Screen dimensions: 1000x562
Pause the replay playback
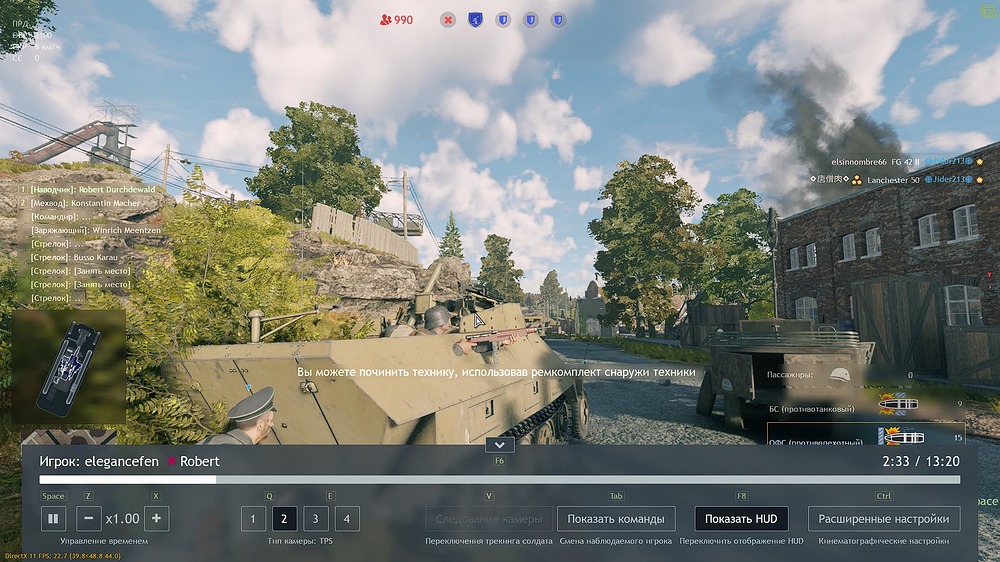point(53,519)
